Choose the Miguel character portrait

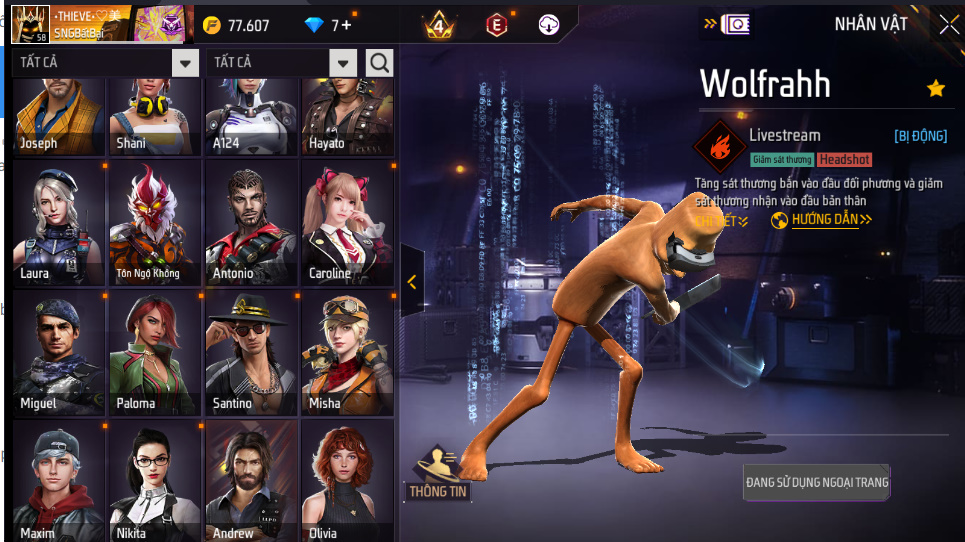pos(58,353)
